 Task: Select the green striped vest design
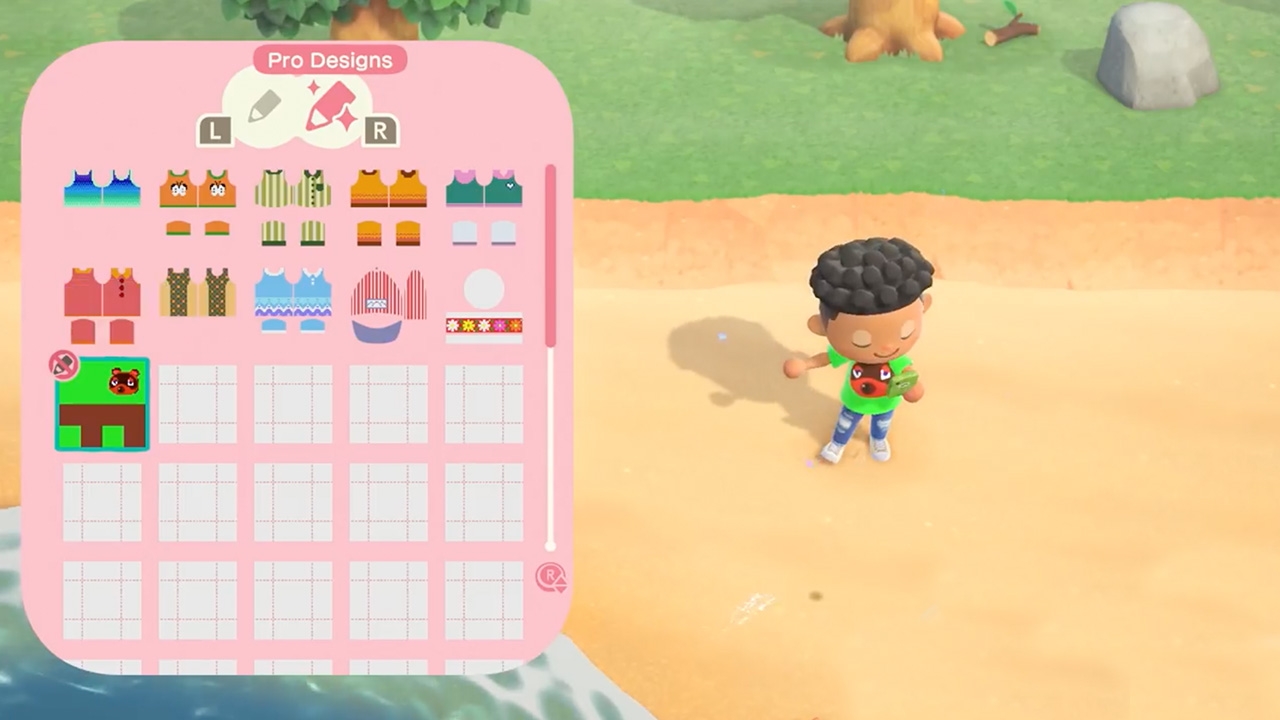292,186
